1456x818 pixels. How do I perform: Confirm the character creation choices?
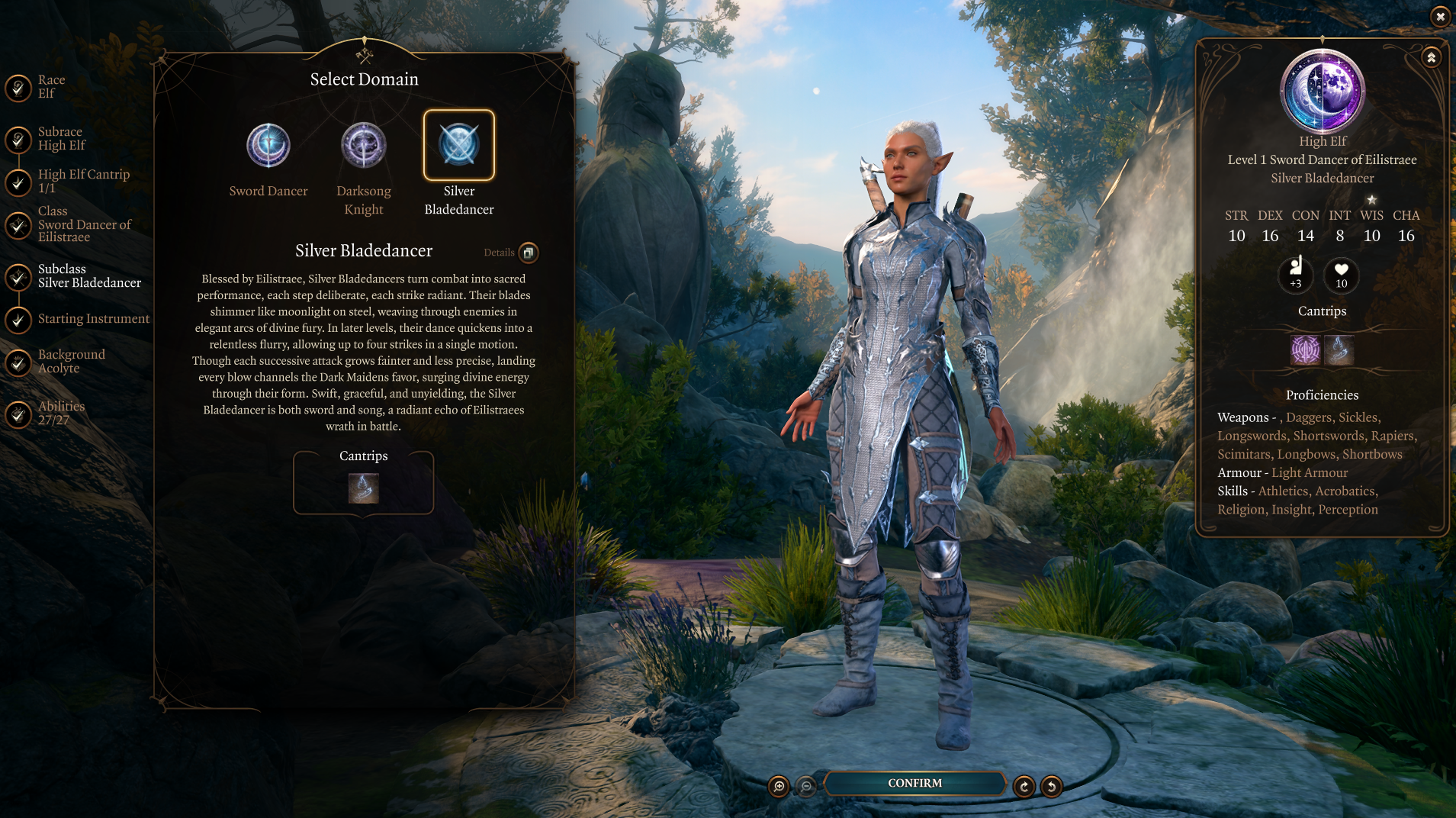click(914, 784)
